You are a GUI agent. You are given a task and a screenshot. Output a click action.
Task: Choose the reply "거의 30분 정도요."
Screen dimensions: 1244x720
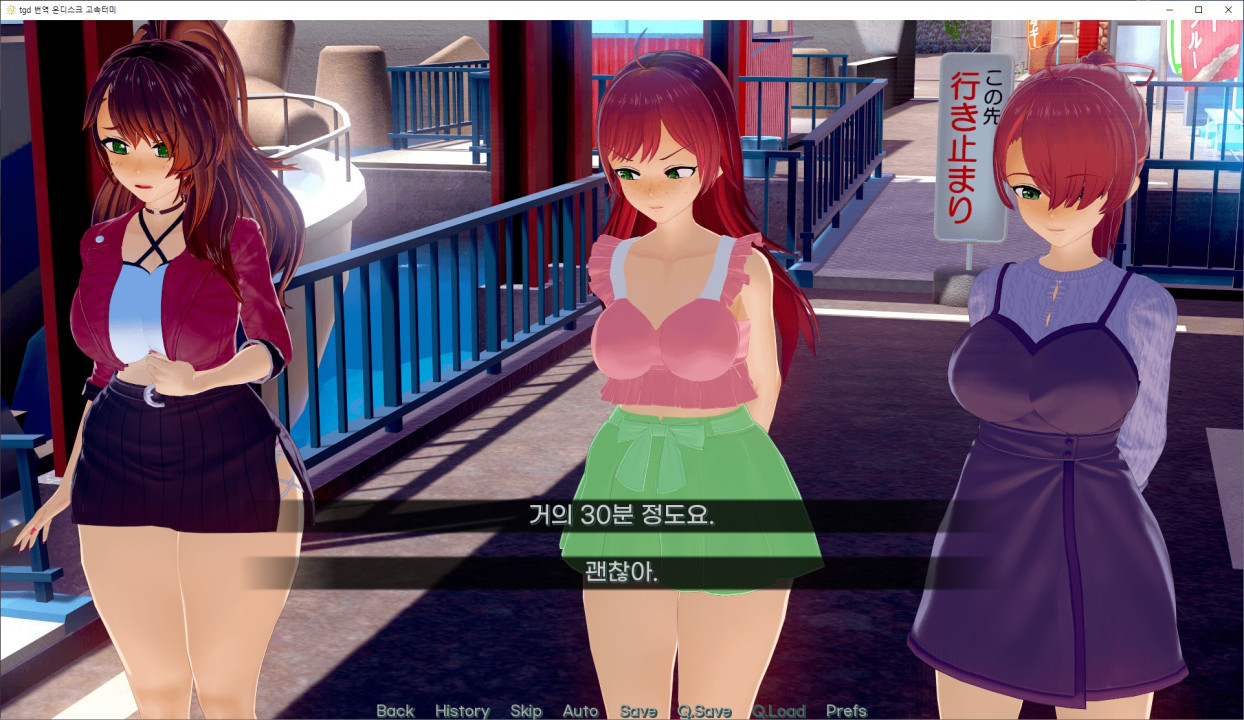(x=622, y=516)
